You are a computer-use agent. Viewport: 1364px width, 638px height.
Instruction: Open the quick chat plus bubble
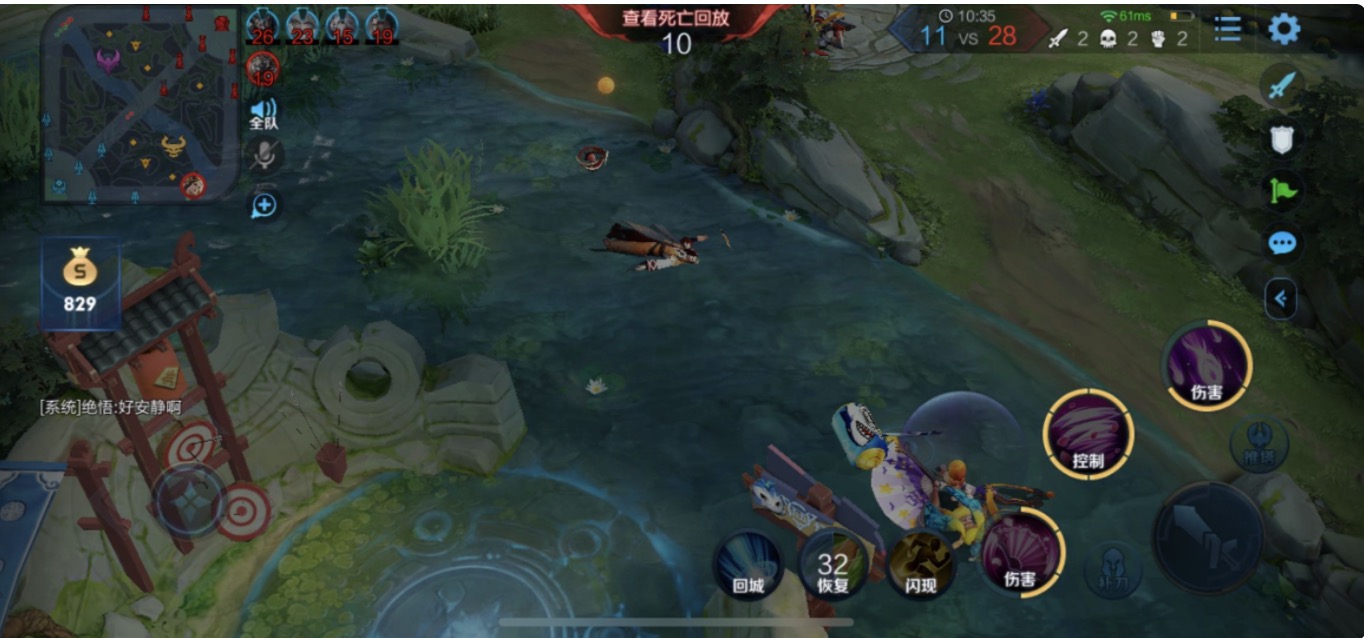(264, 205)
